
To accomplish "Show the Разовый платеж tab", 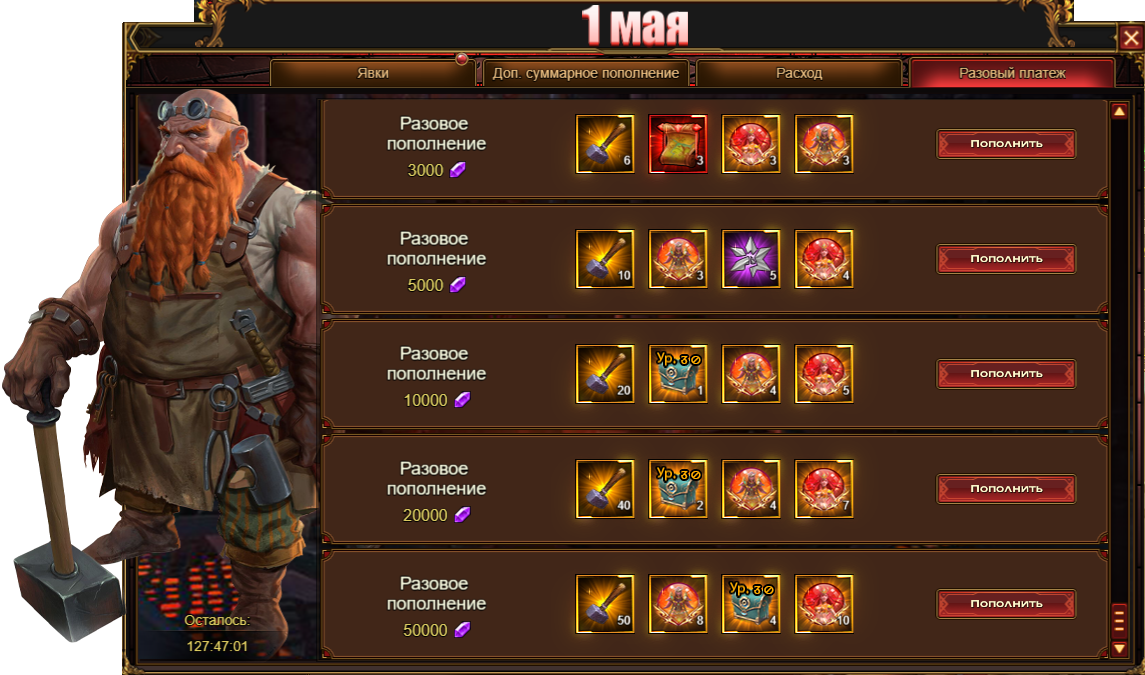I will coord(1012,74).
